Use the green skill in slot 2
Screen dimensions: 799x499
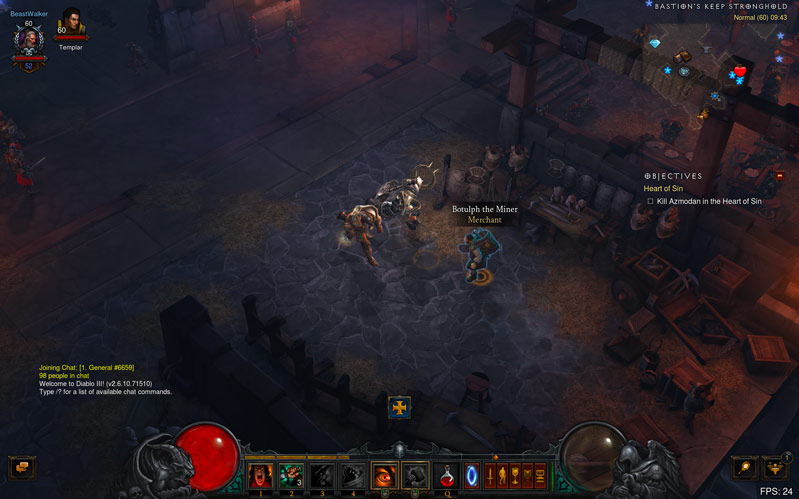point(291,476)
